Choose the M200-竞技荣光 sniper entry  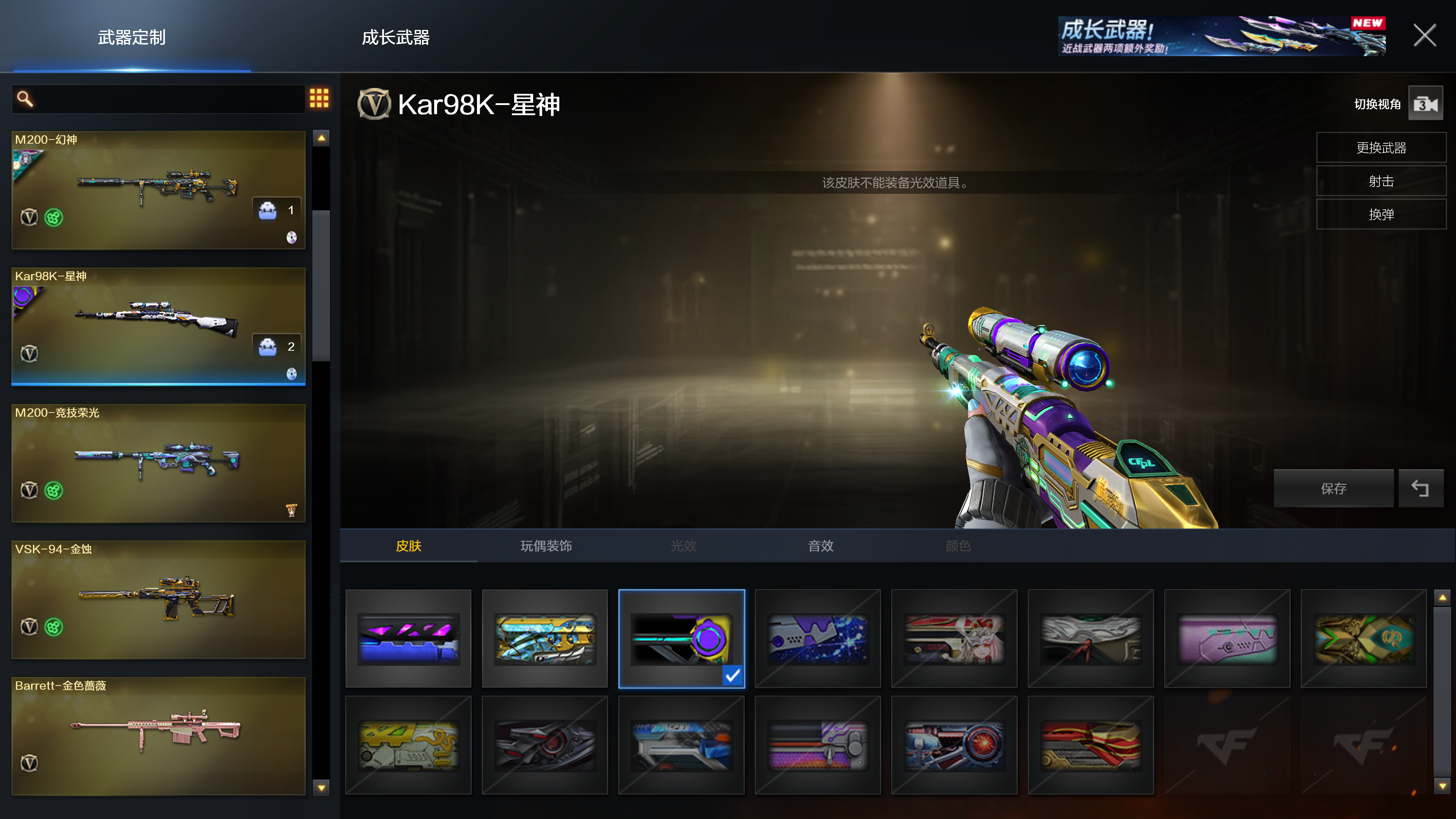(x=158, y=463)
